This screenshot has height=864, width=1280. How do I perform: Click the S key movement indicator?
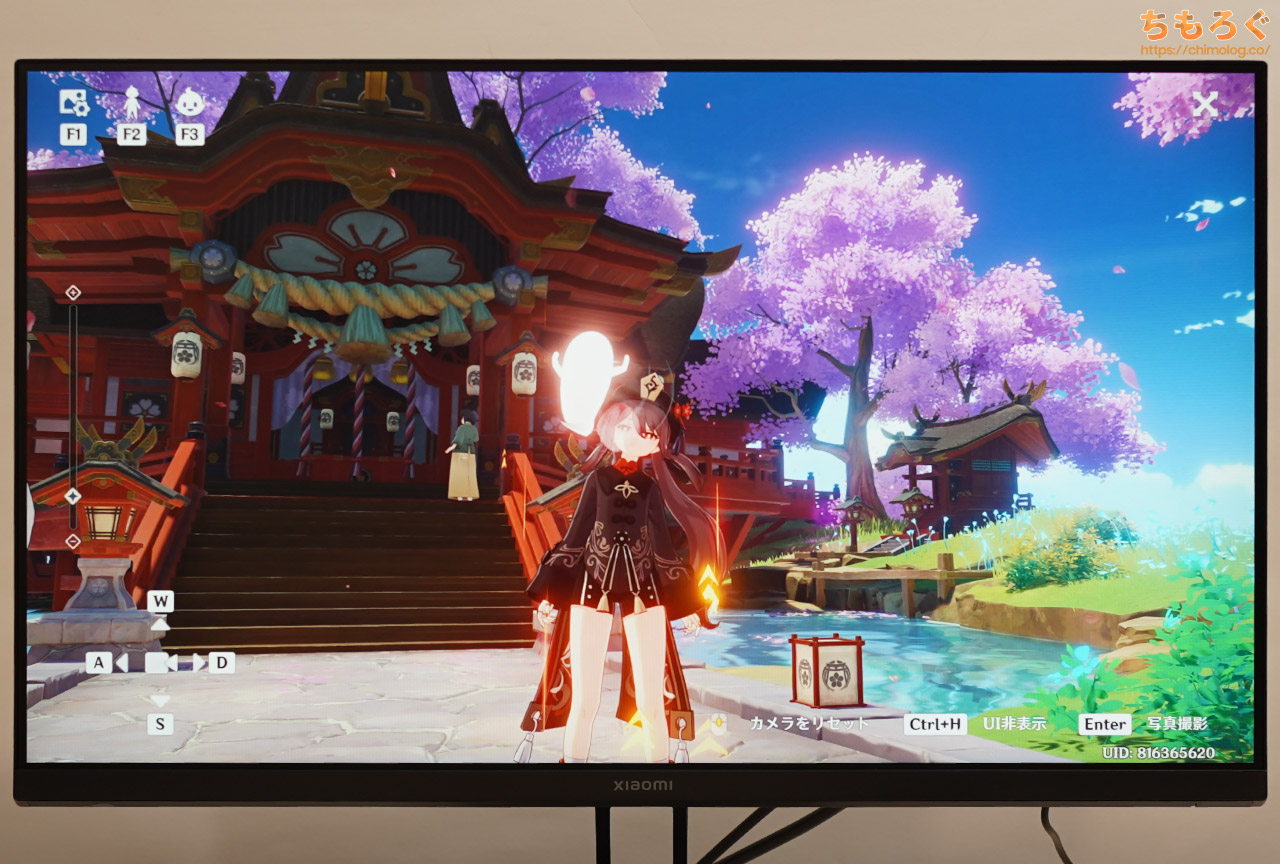click(x=159, y=723)
